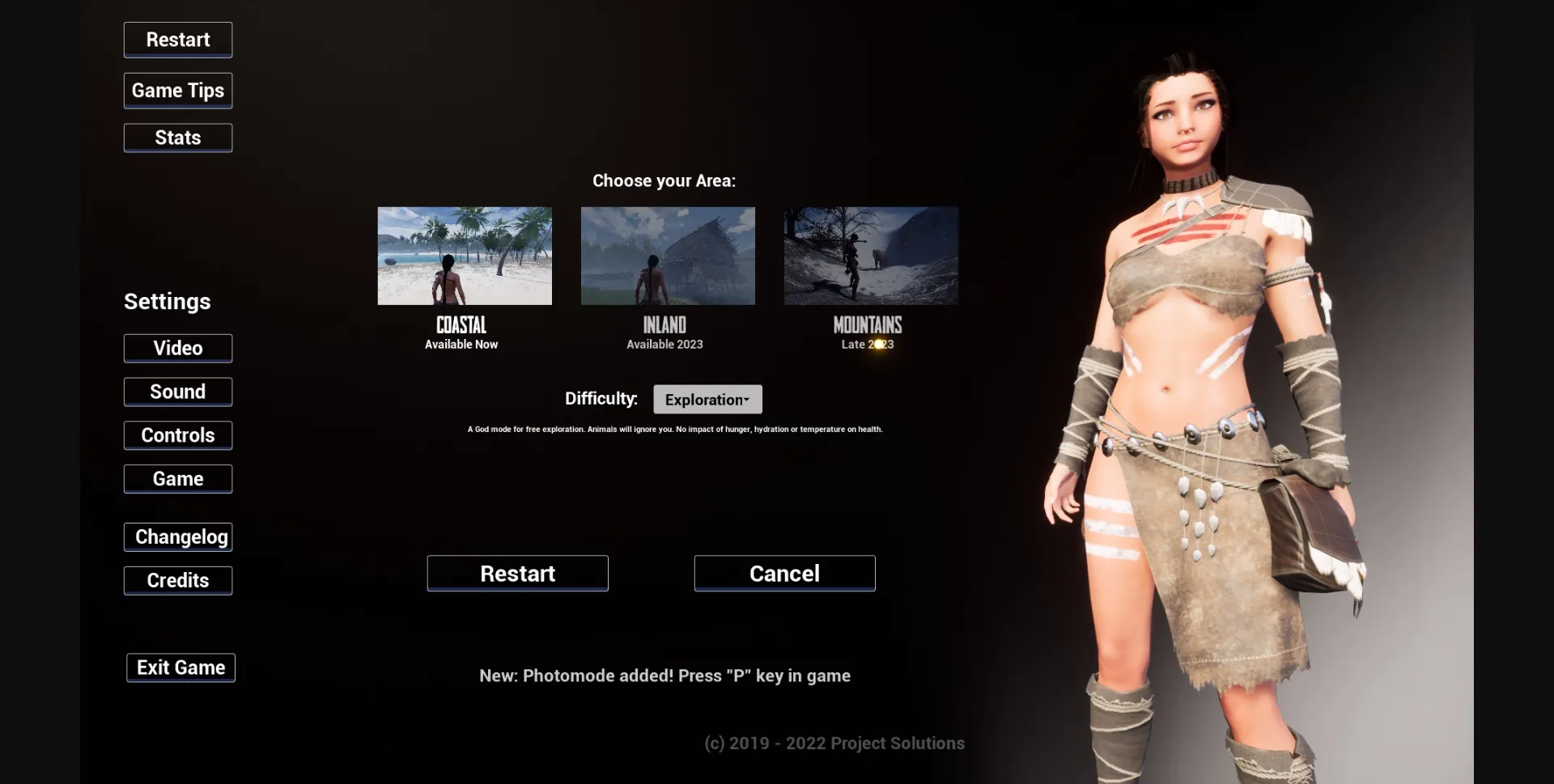Open the Exploration difficulty dropdown
Screen dimensions: 1554x784
coord(707,399)
